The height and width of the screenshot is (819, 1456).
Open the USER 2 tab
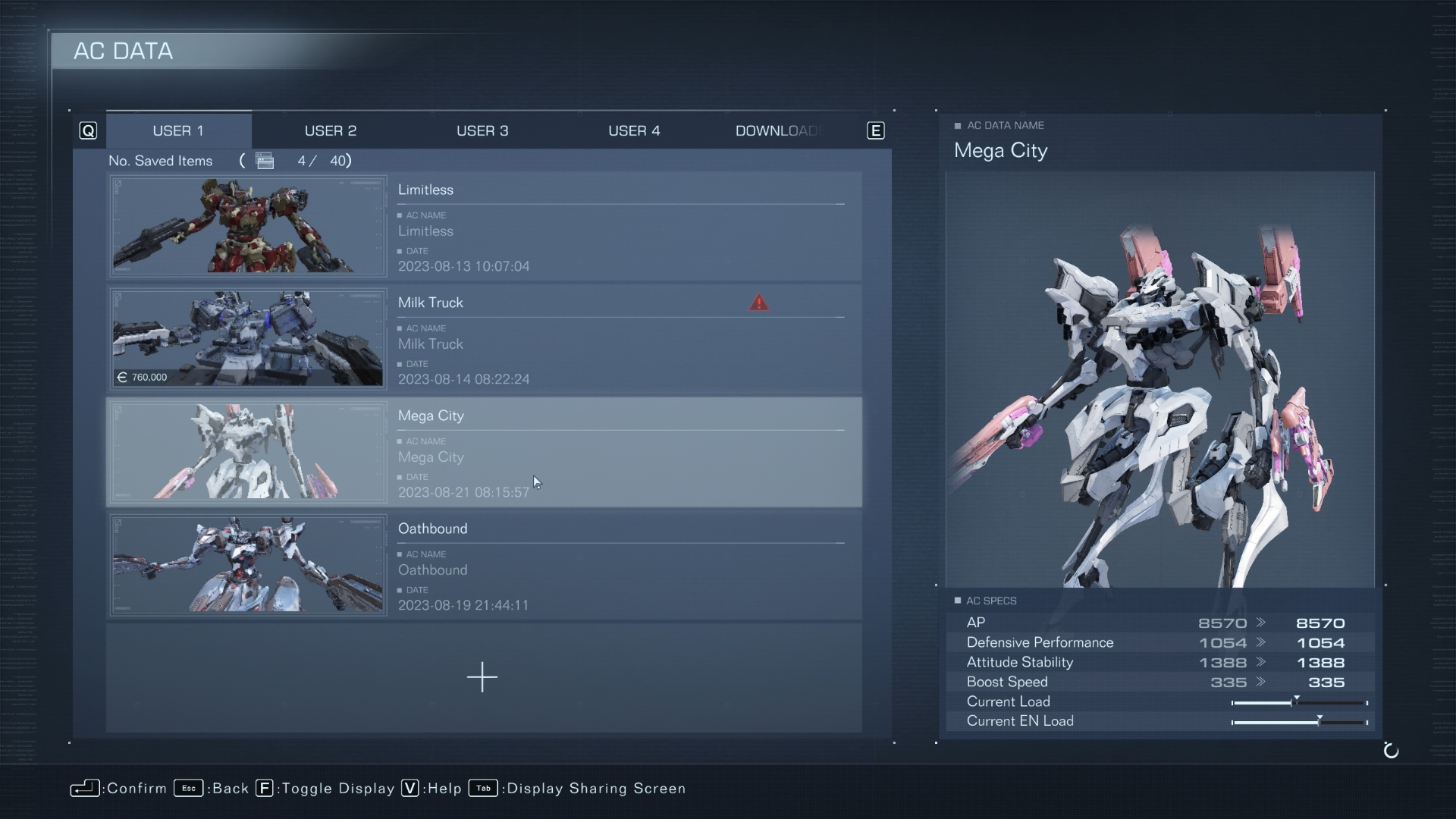(x=330, y=130)
